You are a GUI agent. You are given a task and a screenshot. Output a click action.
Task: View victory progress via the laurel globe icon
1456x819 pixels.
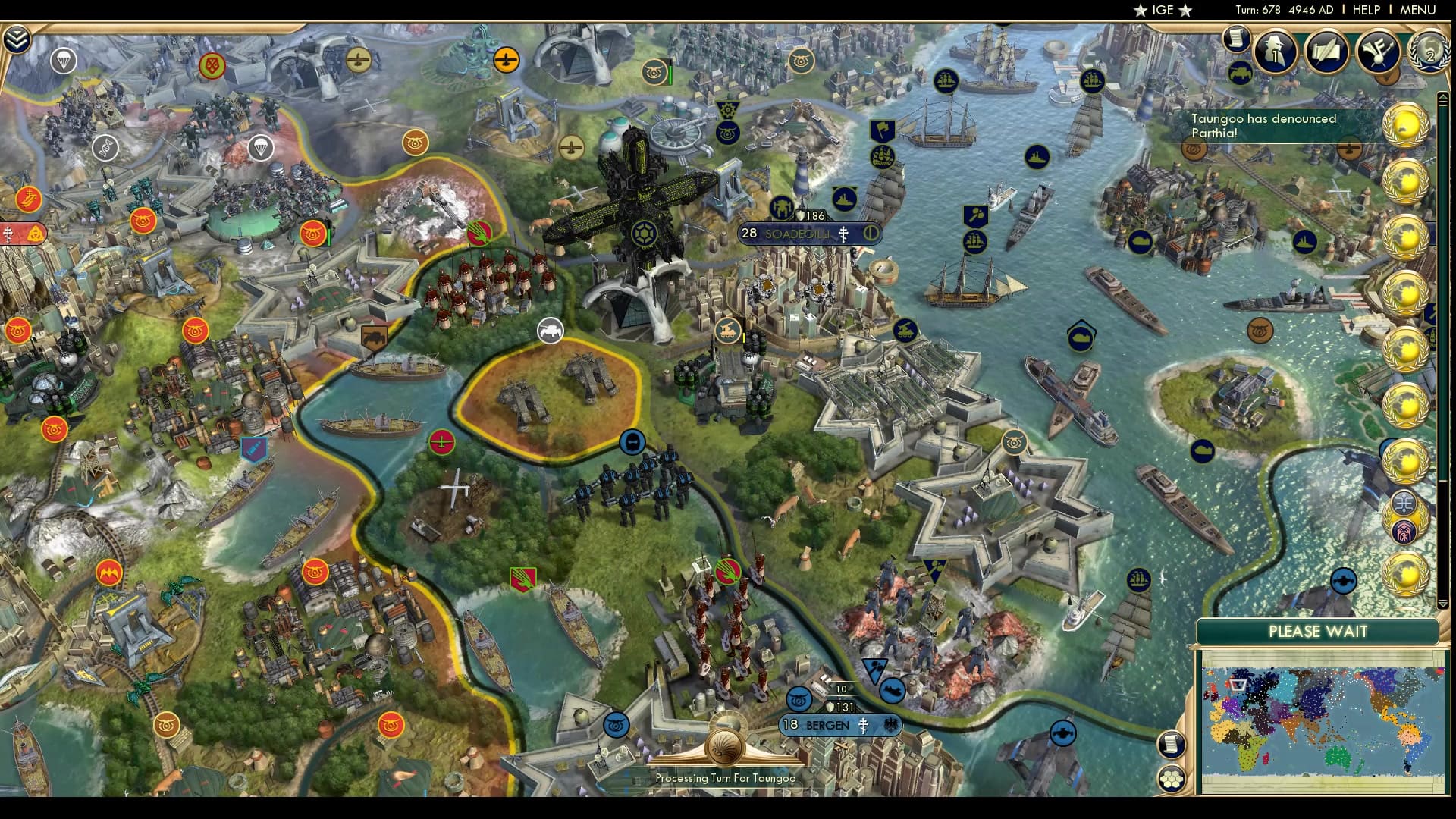[1429, 53]
